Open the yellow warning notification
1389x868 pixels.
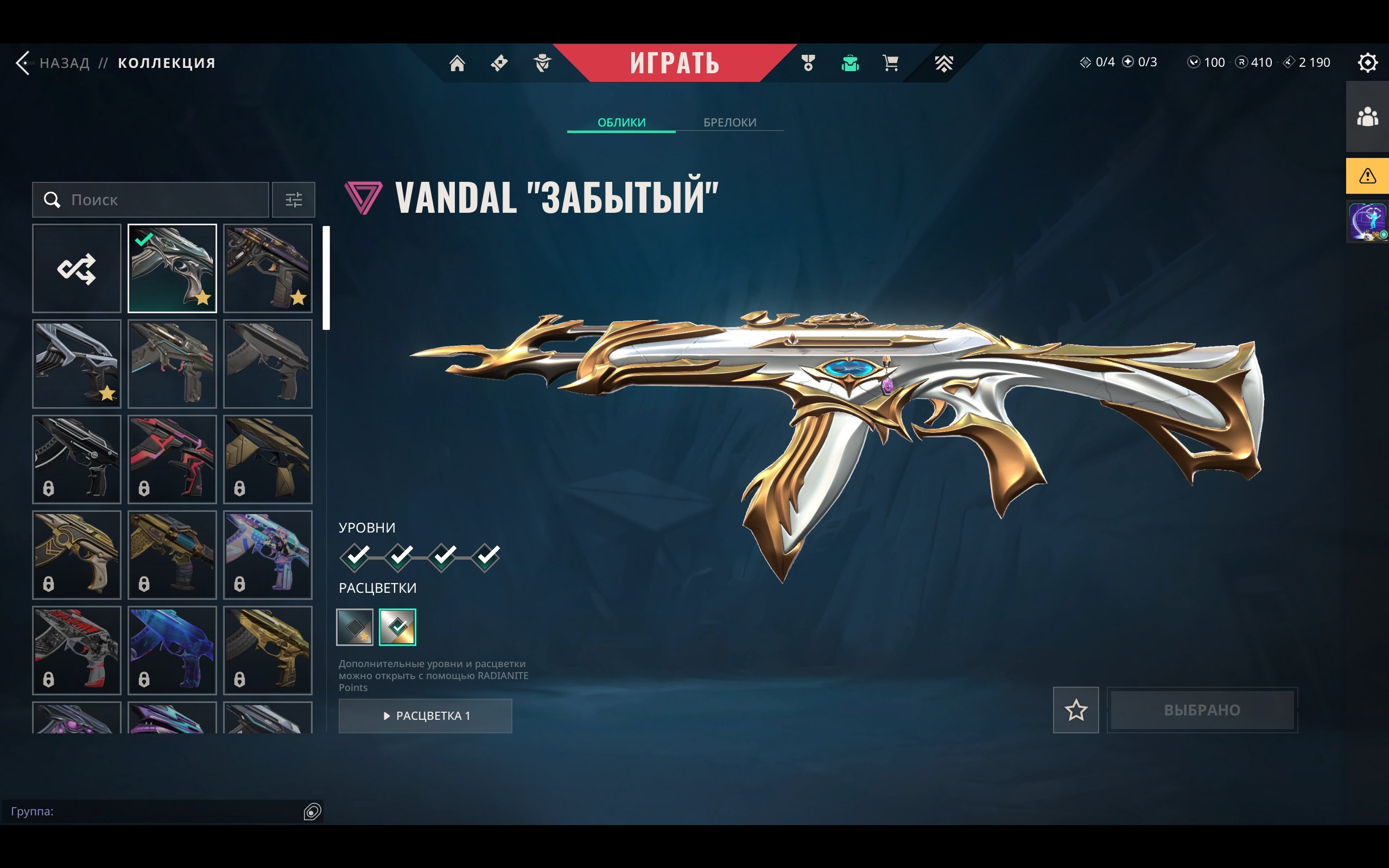[x=1367, y=176]
